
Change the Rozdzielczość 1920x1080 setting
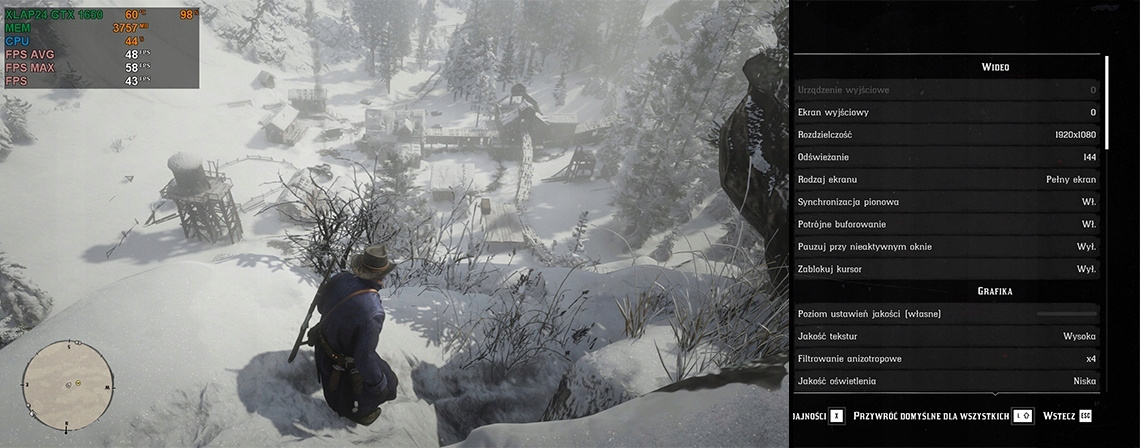pyautogui.click(x=946, y=135)
